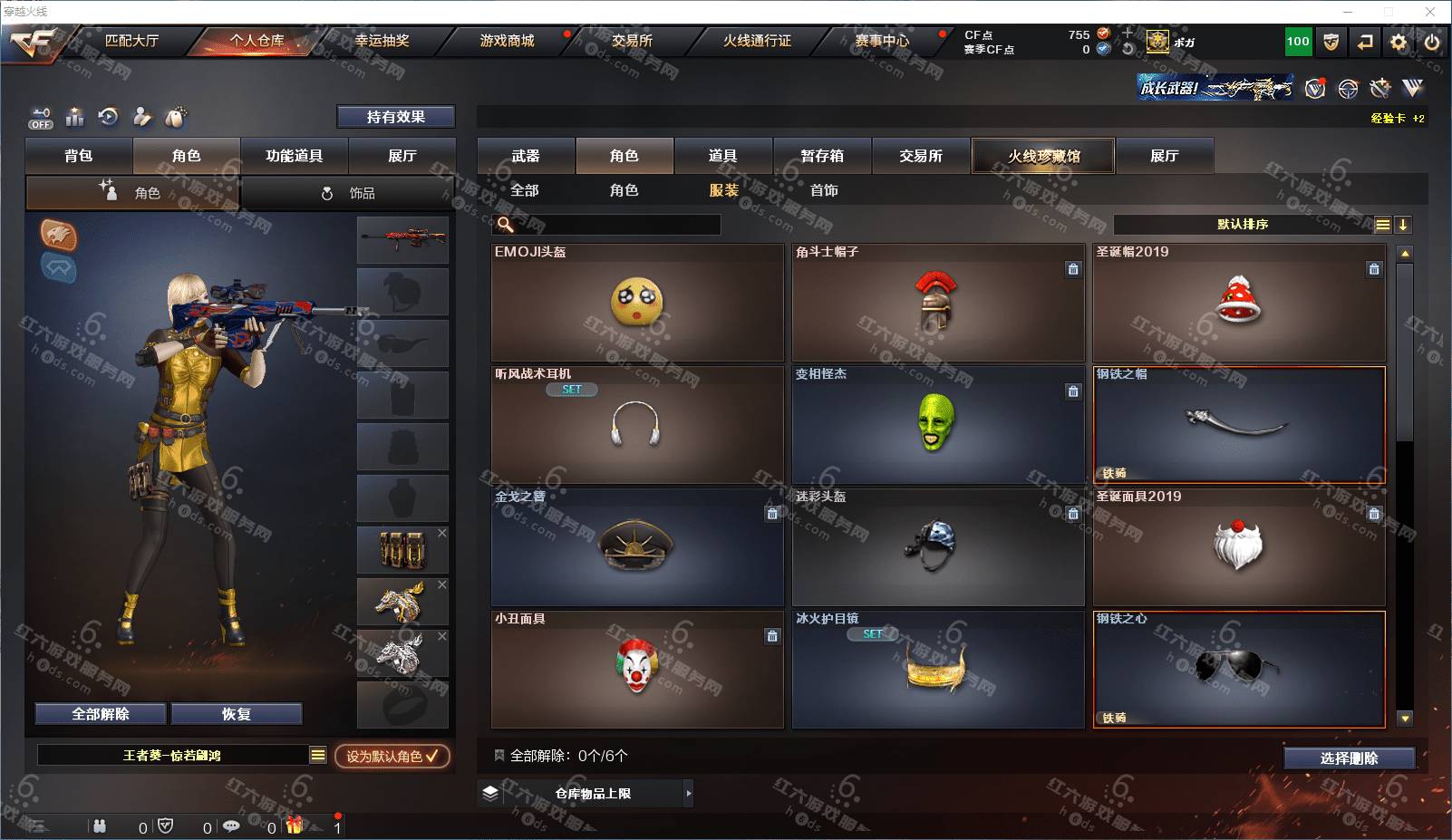Screen dimensions: 1452x840
Task: Open the 交易所 top menu entry
Action: click(632, 41)
